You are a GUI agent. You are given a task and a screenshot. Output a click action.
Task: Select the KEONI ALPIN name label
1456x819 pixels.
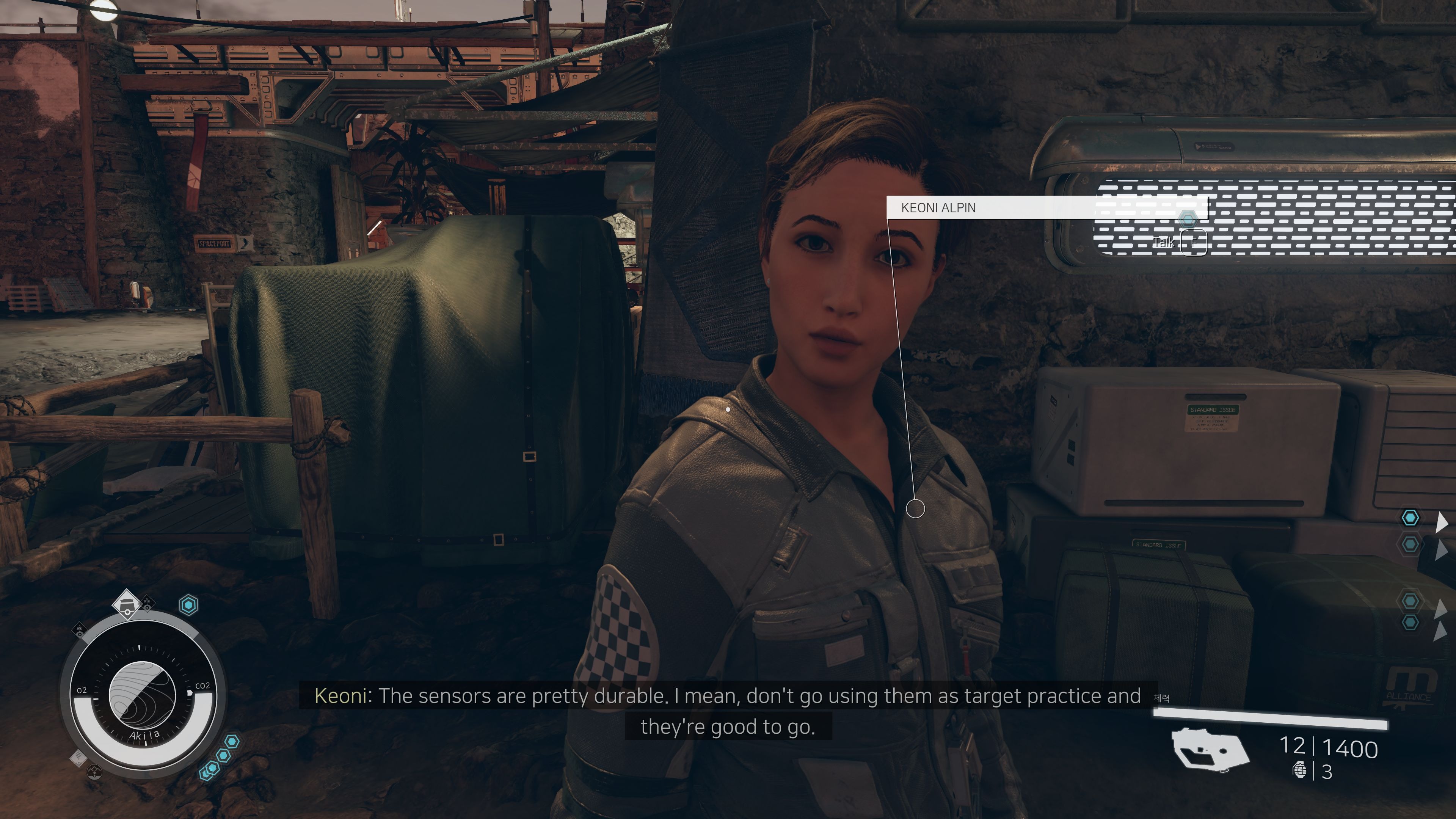point(938,208)
